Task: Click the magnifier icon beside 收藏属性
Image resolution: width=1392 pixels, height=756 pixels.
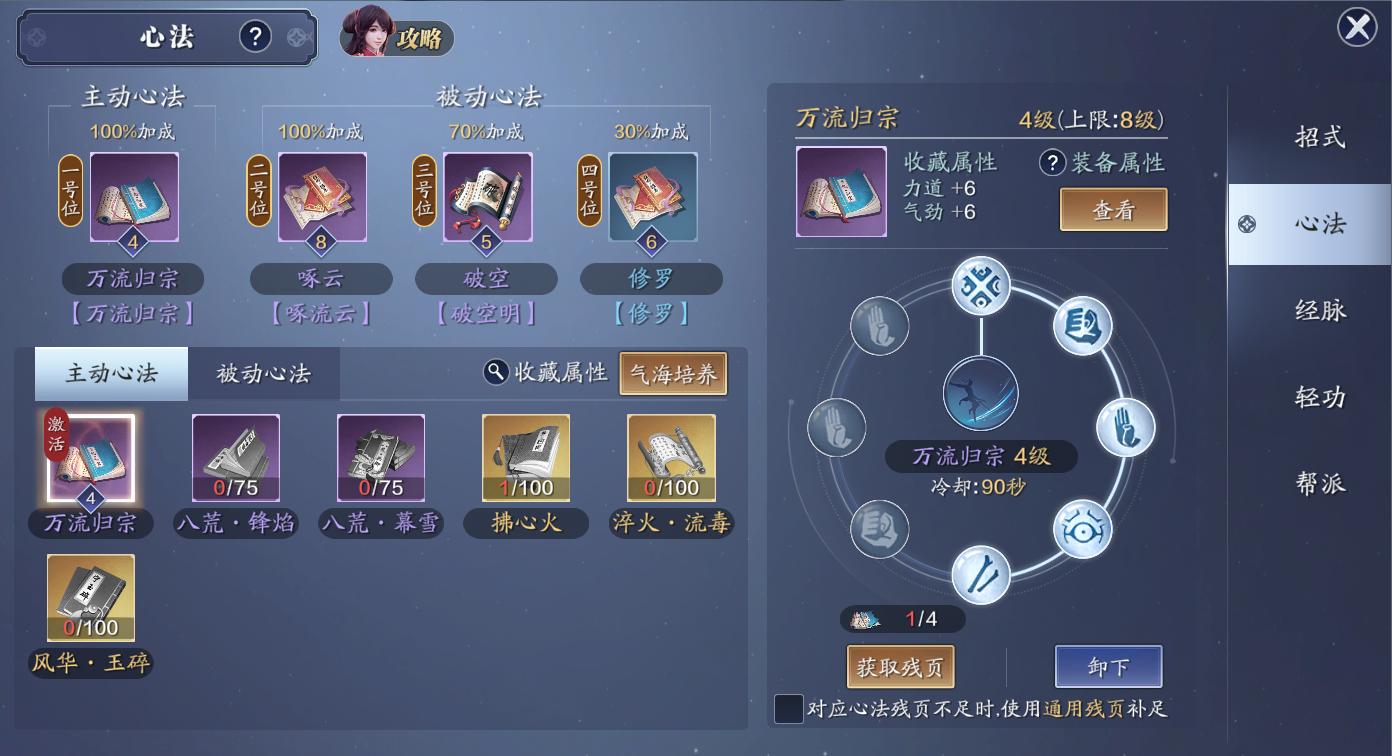Action: 498,371
